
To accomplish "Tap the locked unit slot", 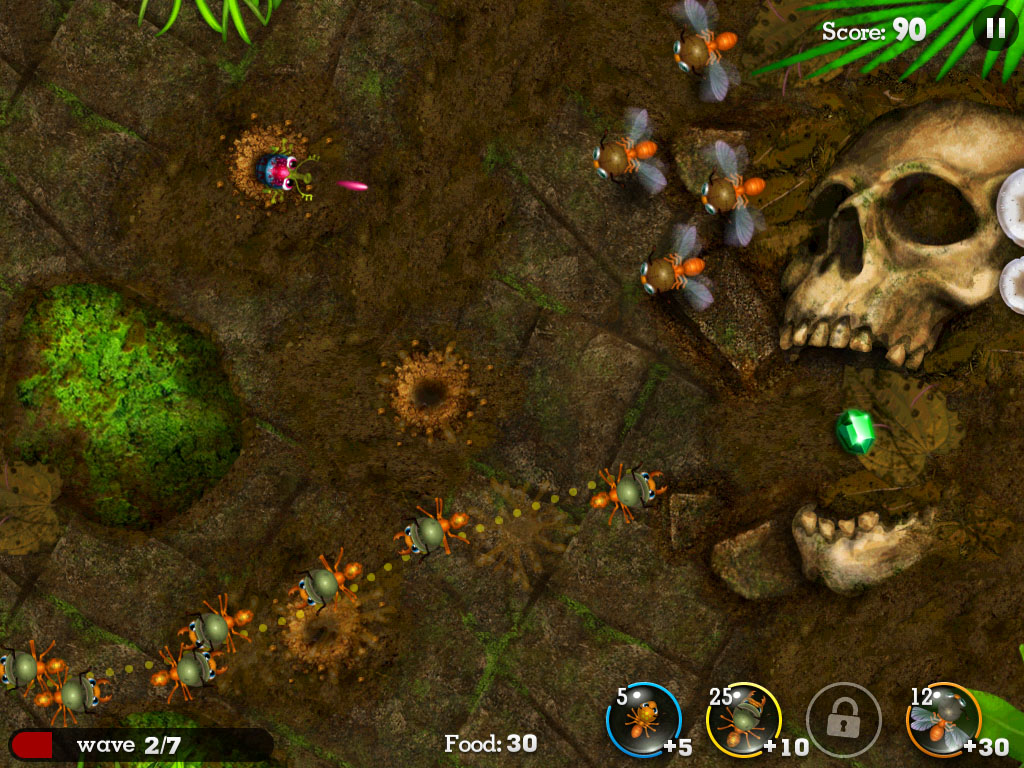I will pyautogui.click(x=843, y=719).
